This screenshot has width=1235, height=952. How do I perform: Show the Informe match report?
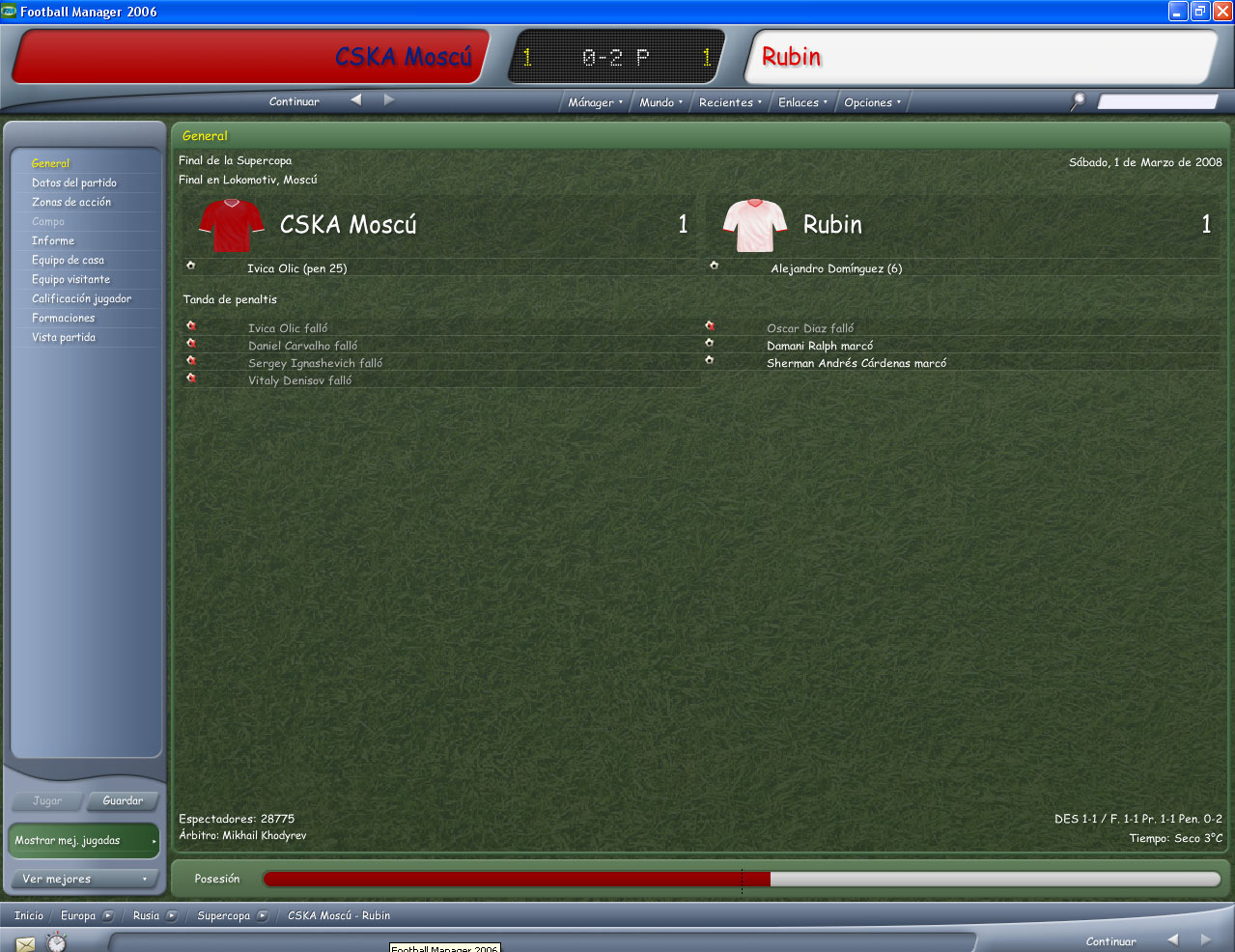coord(53,240)
